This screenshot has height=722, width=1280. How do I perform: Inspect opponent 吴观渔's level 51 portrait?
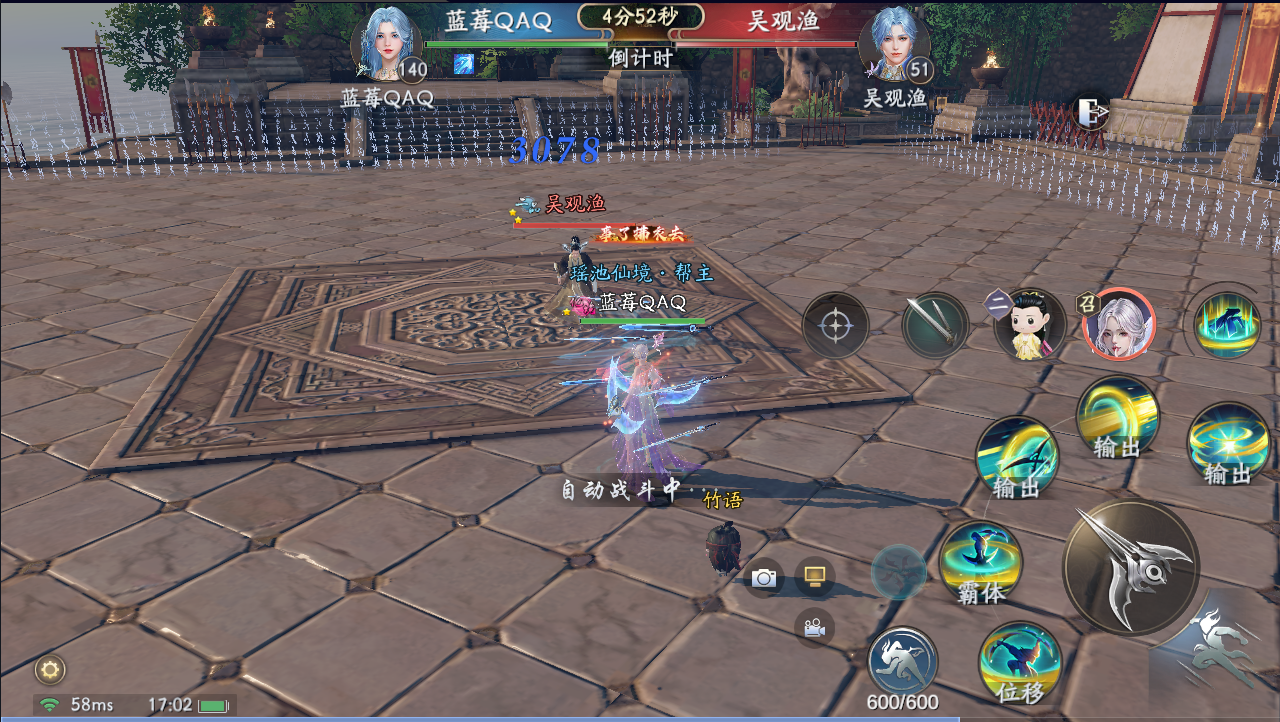click(893, 45)
